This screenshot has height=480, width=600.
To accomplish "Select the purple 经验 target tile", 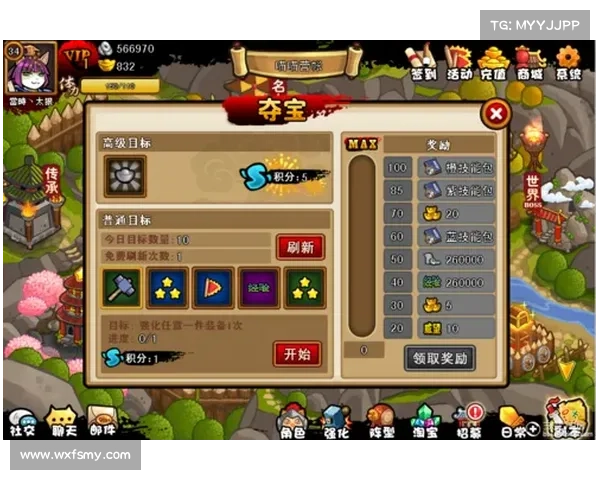I will 258,289.
